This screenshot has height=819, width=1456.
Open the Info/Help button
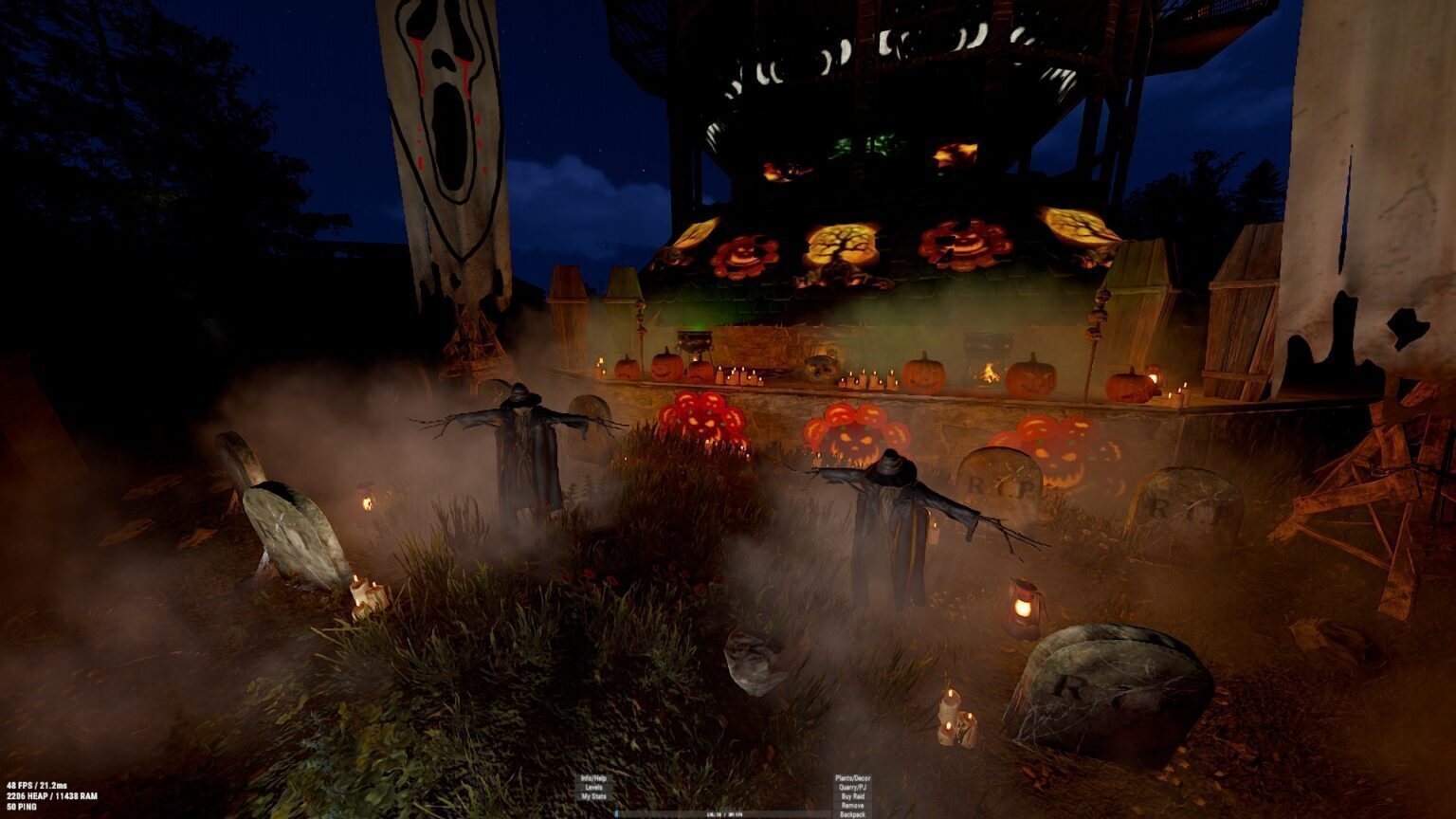point(593,778)
